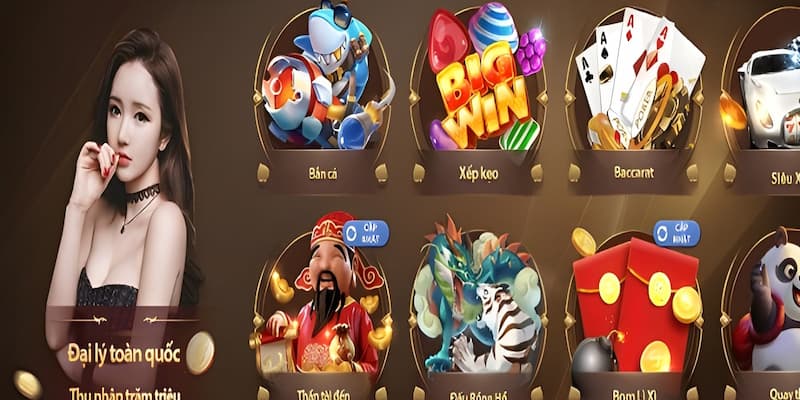Open the Bắn cá fishing game

pos(321,95)
